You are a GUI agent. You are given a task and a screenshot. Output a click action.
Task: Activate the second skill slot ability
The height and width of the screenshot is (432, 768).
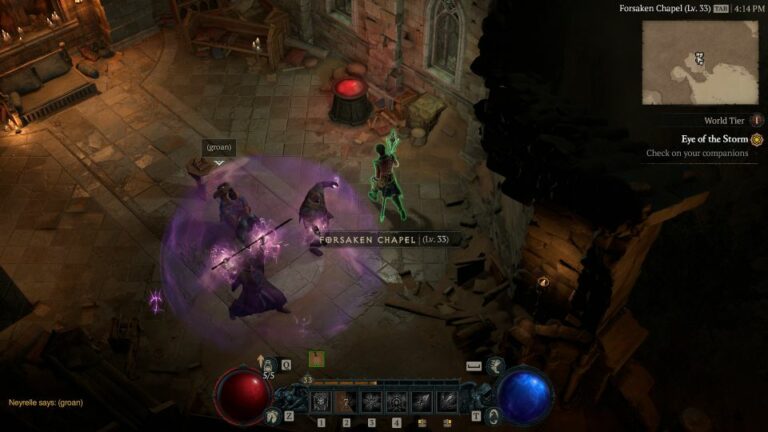[x=346, y=402]
